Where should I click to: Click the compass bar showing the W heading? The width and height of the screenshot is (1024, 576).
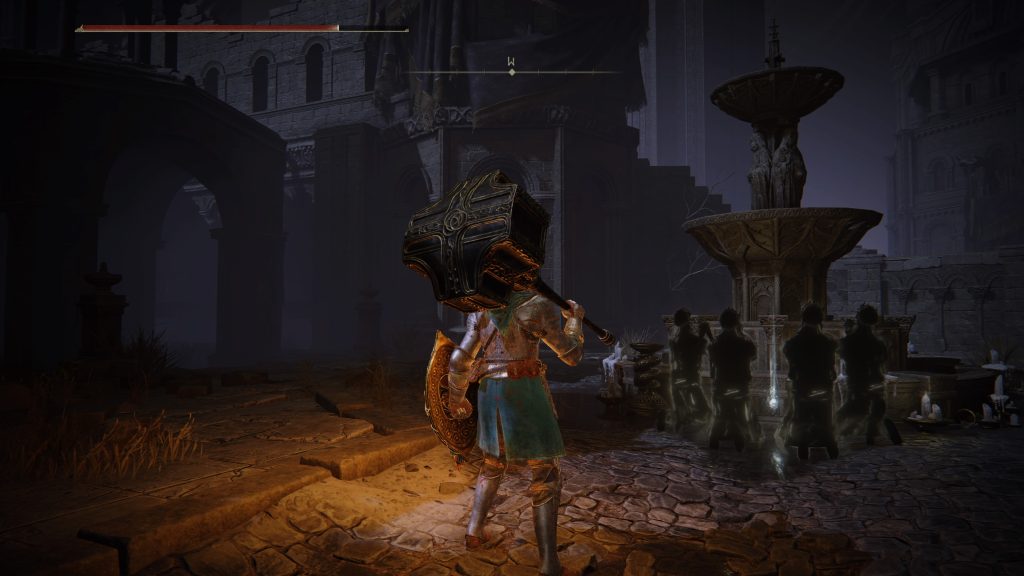512,71
